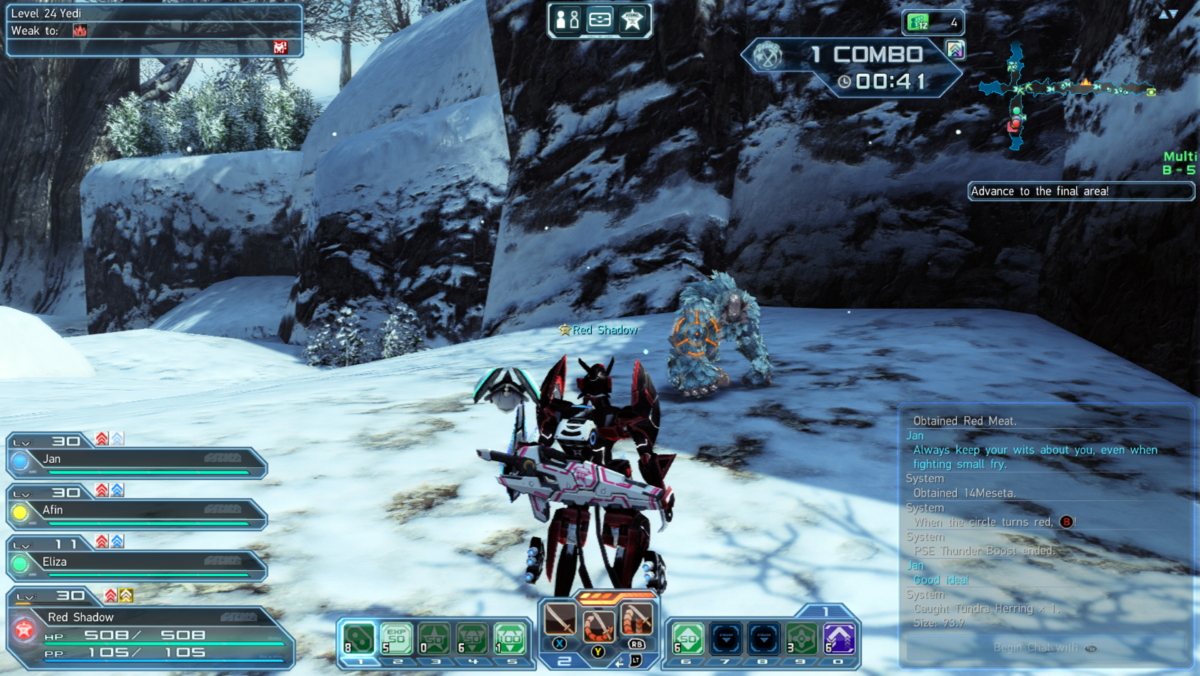Use the bright green 50 item in slot 6

tap(688, 637)
